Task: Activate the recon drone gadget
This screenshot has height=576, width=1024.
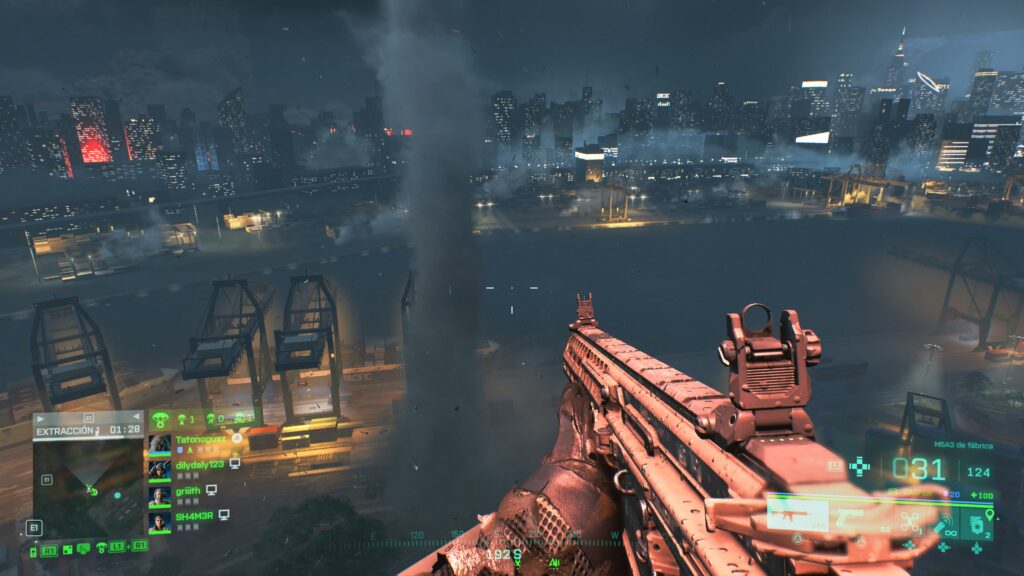Action: click(909, 521)
